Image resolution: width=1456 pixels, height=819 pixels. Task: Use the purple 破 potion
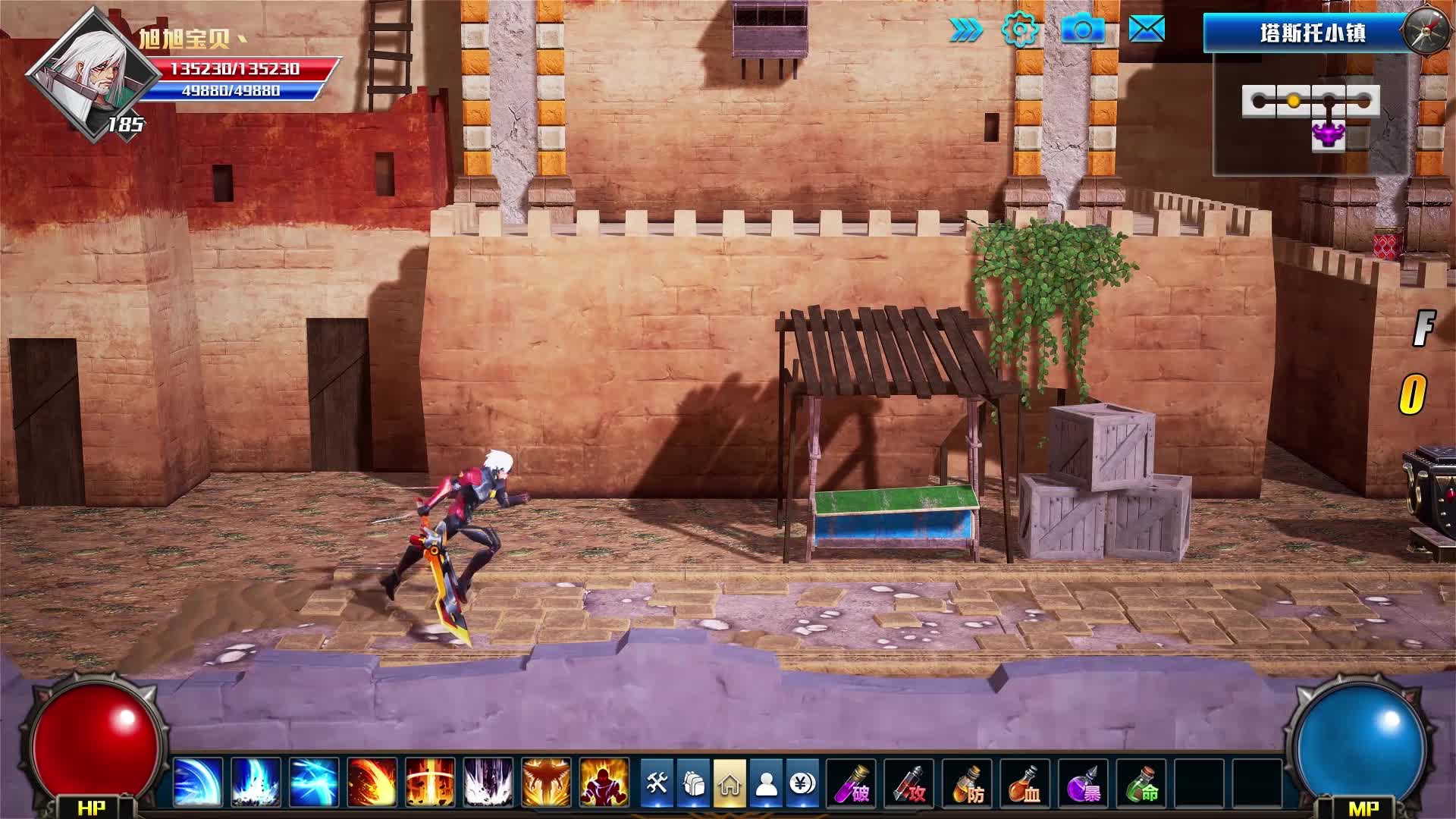click(x=852, y=783)
